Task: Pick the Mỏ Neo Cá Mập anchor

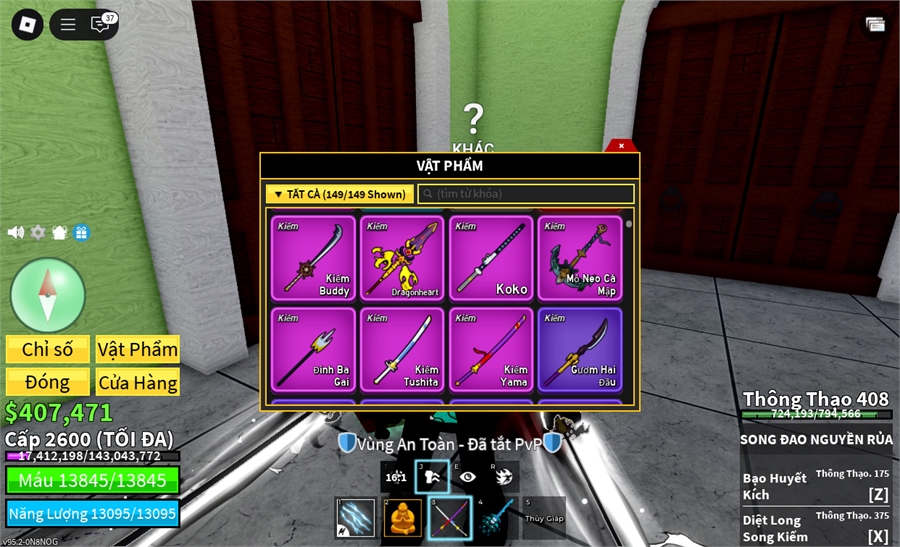Action: coord(580,258)
